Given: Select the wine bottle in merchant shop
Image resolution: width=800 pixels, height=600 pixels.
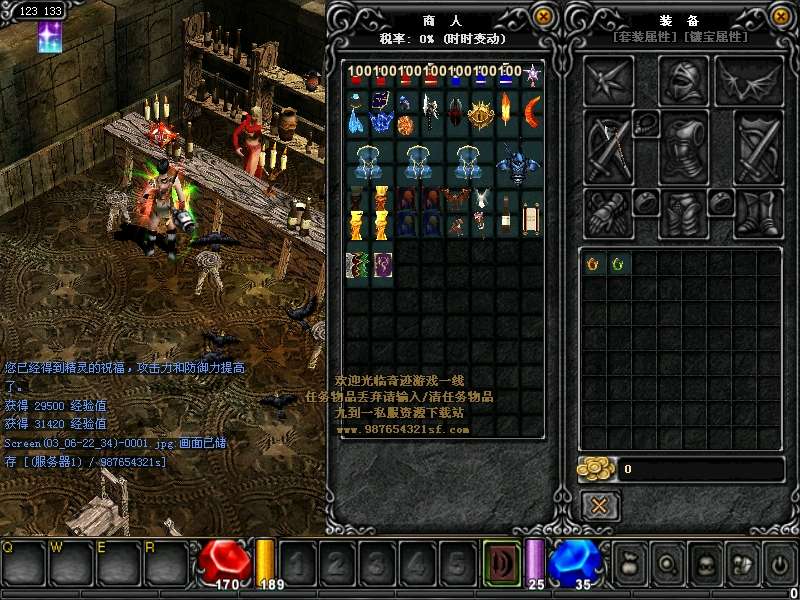Looking at the screenshot, I should coord(507,211).
